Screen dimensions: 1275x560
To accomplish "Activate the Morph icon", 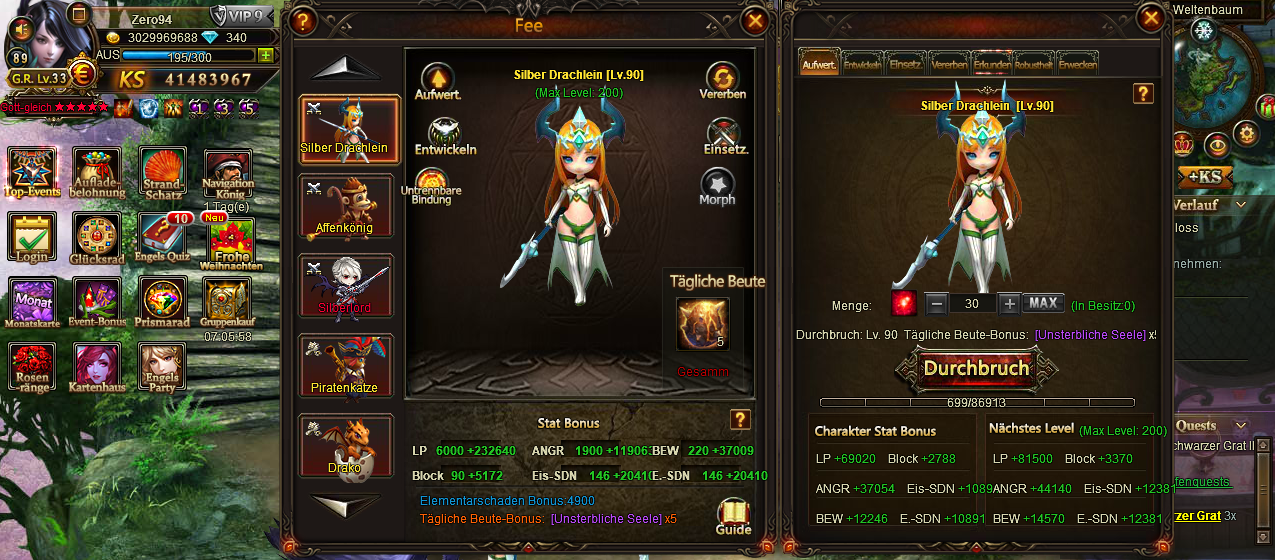I will tap(717, 186).
